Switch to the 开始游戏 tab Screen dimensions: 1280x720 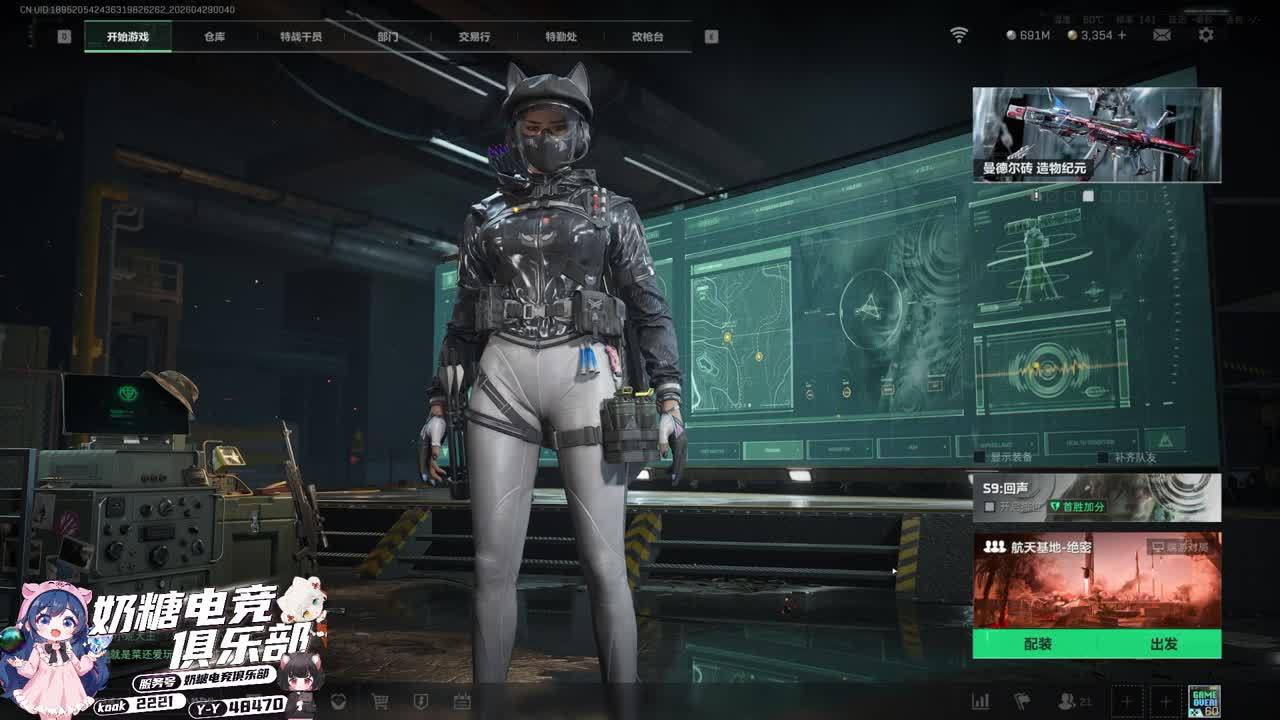coord(128,37)
